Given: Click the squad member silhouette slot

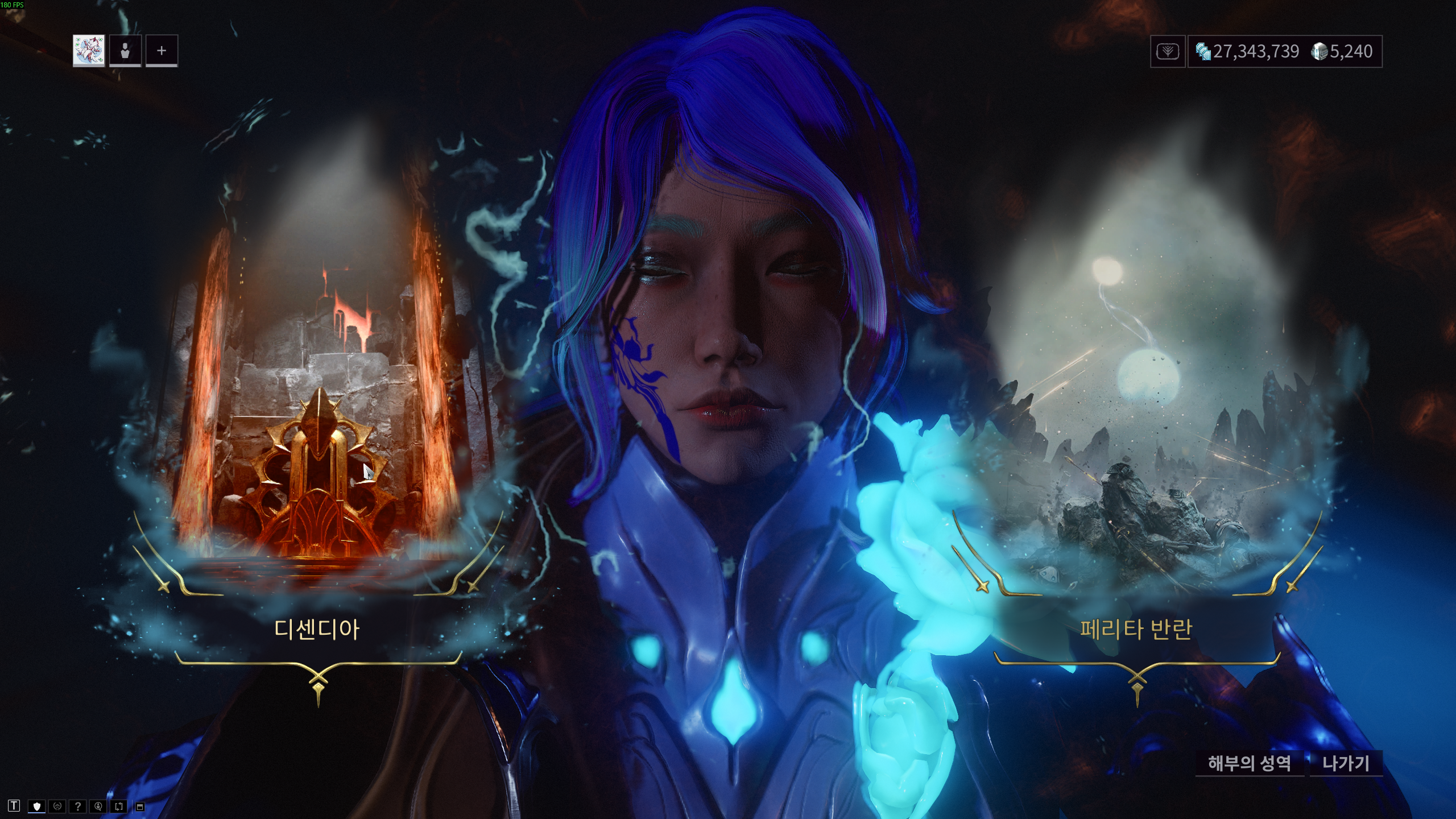Looking at the screenshot, I should pos(125,51).
